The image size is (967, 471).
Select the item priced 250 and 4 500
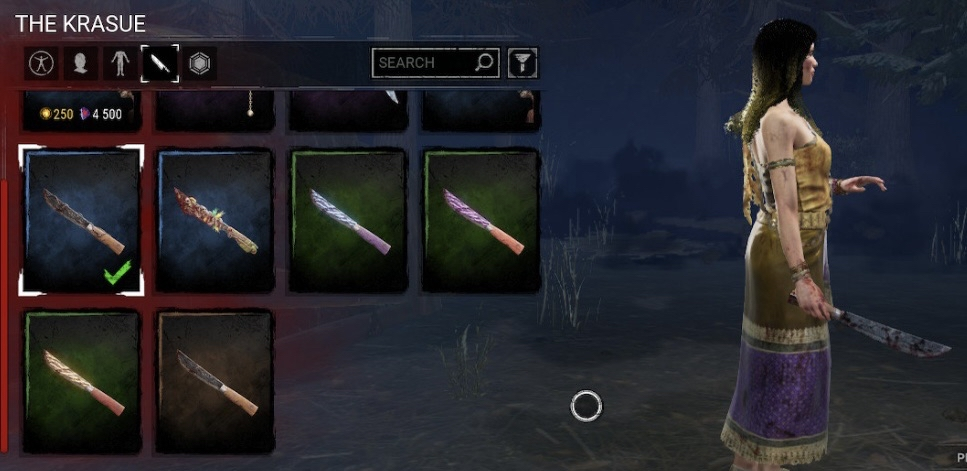tap(81, 110)
